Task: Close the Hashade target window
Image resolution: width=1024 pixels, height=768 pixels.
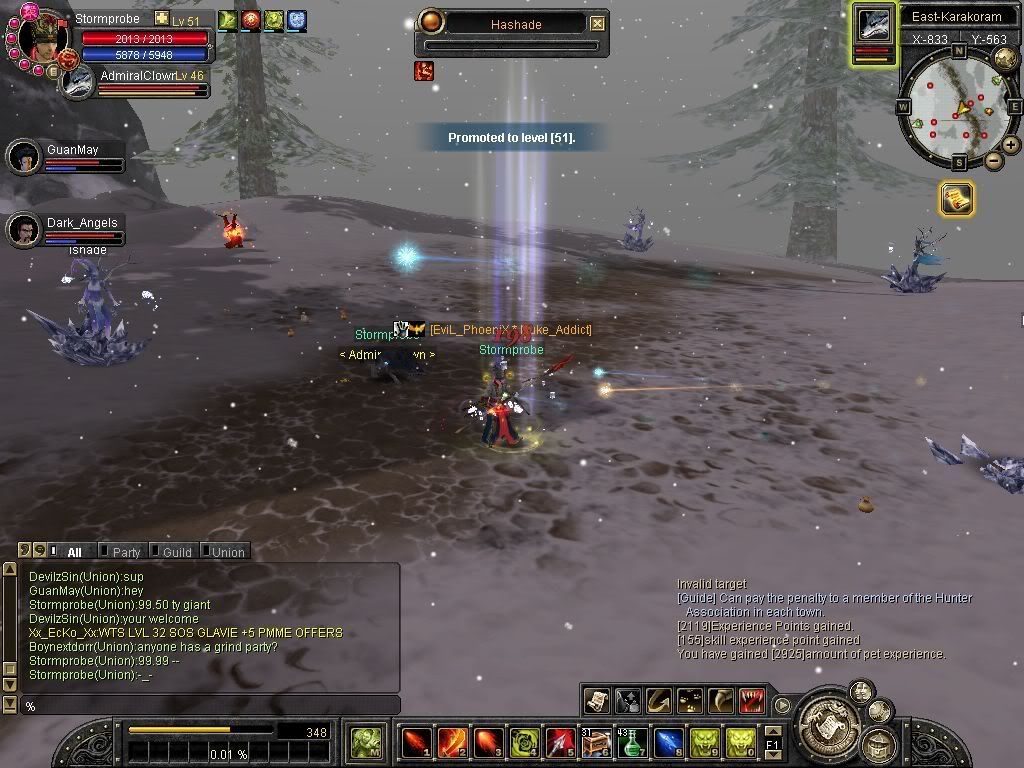Action: pyautogui.click(x=597, y=23)
